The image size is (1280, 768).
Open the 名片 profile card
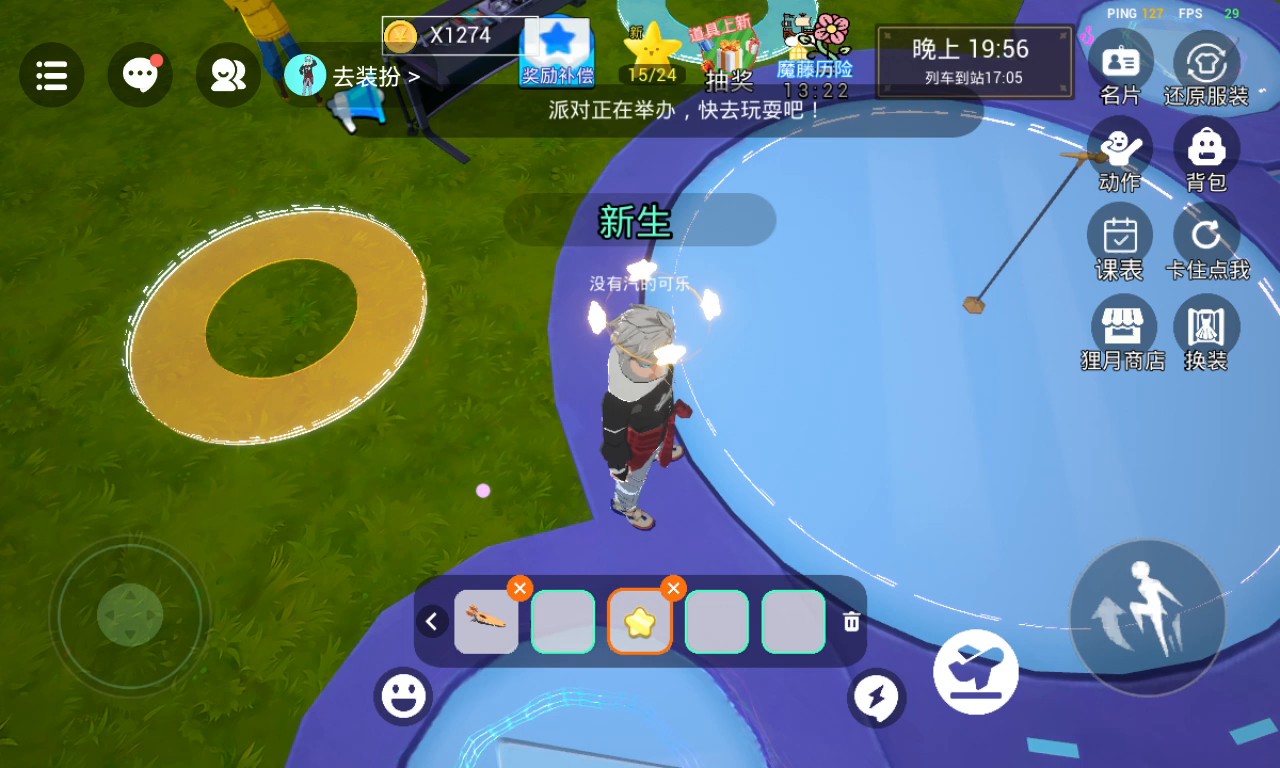[1120, 66]
